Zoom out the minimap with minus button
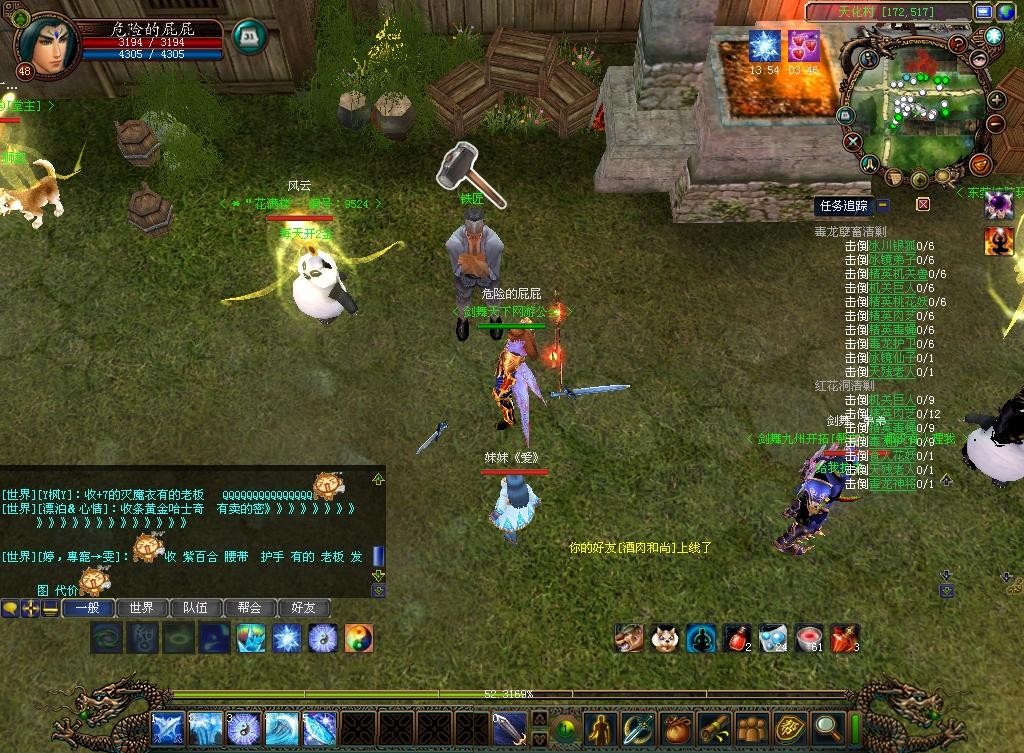Image resolution: width=1024 pixels, height=753 pixels. [x=997, y=124]
